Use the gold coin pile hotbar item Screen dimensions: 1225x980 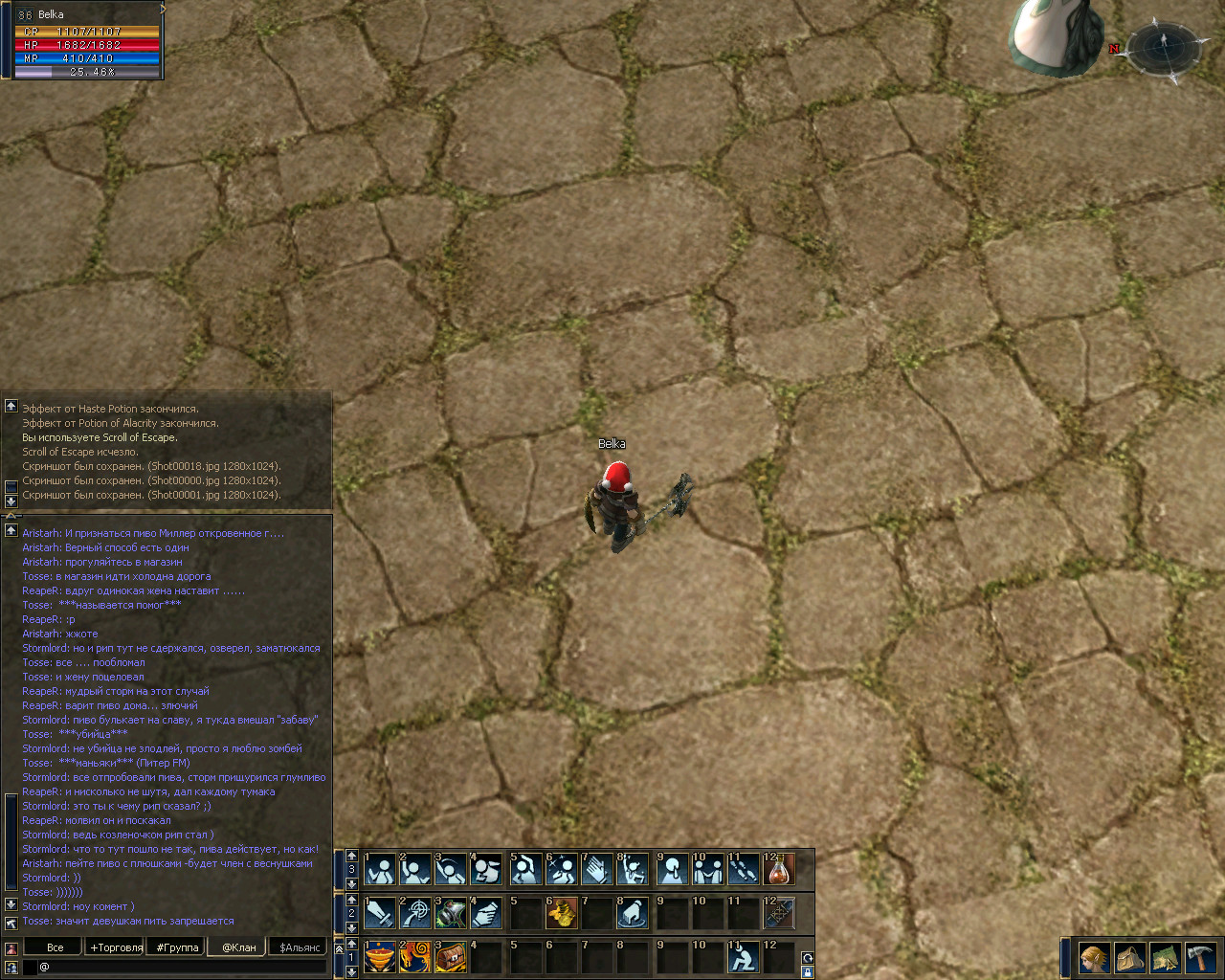coord(561,913)
